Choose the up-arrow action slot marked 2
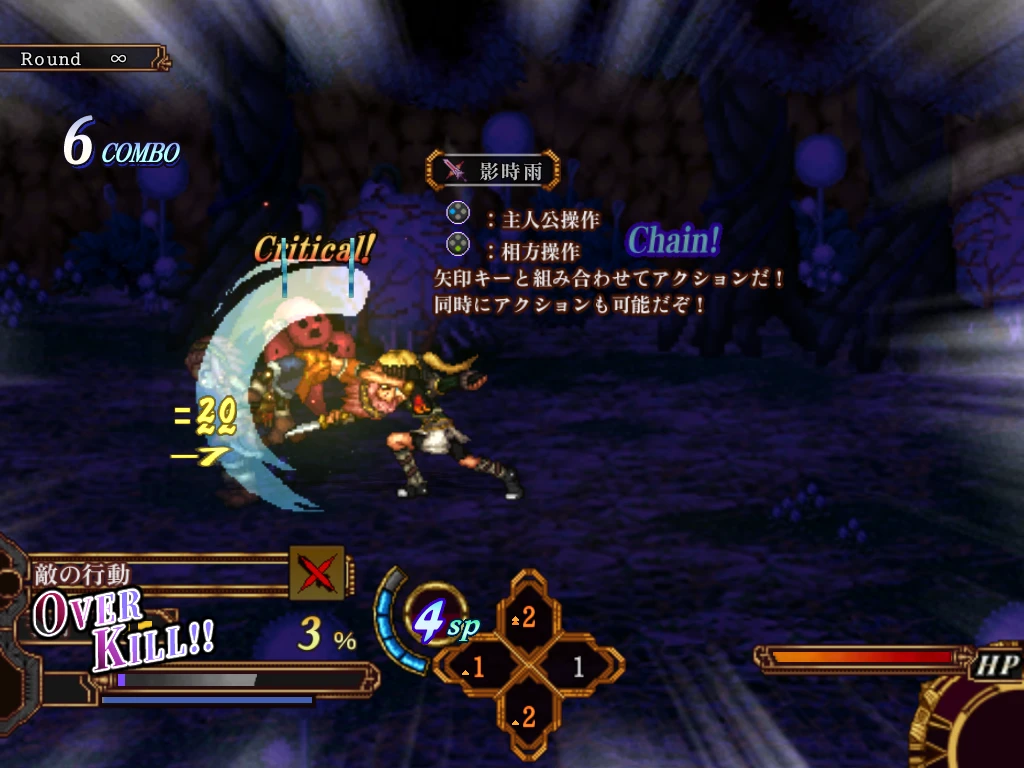 [527, 617]
